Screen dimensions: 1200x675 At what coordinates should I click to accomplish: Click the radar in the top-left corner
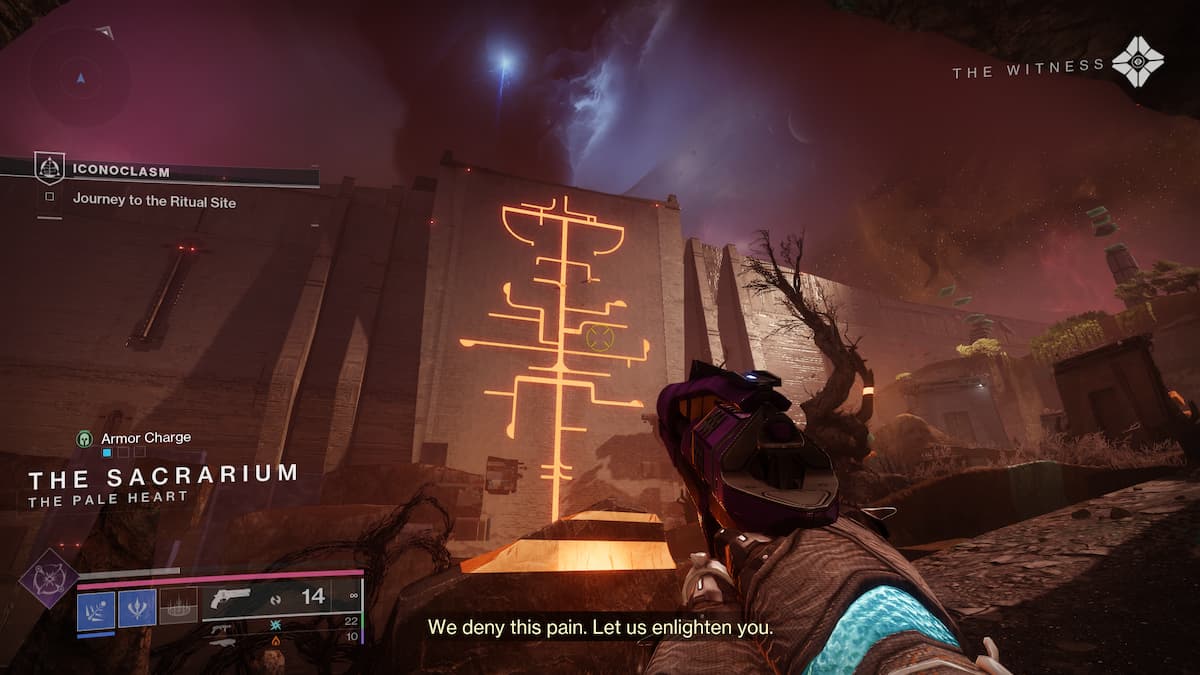coord(79,77)
